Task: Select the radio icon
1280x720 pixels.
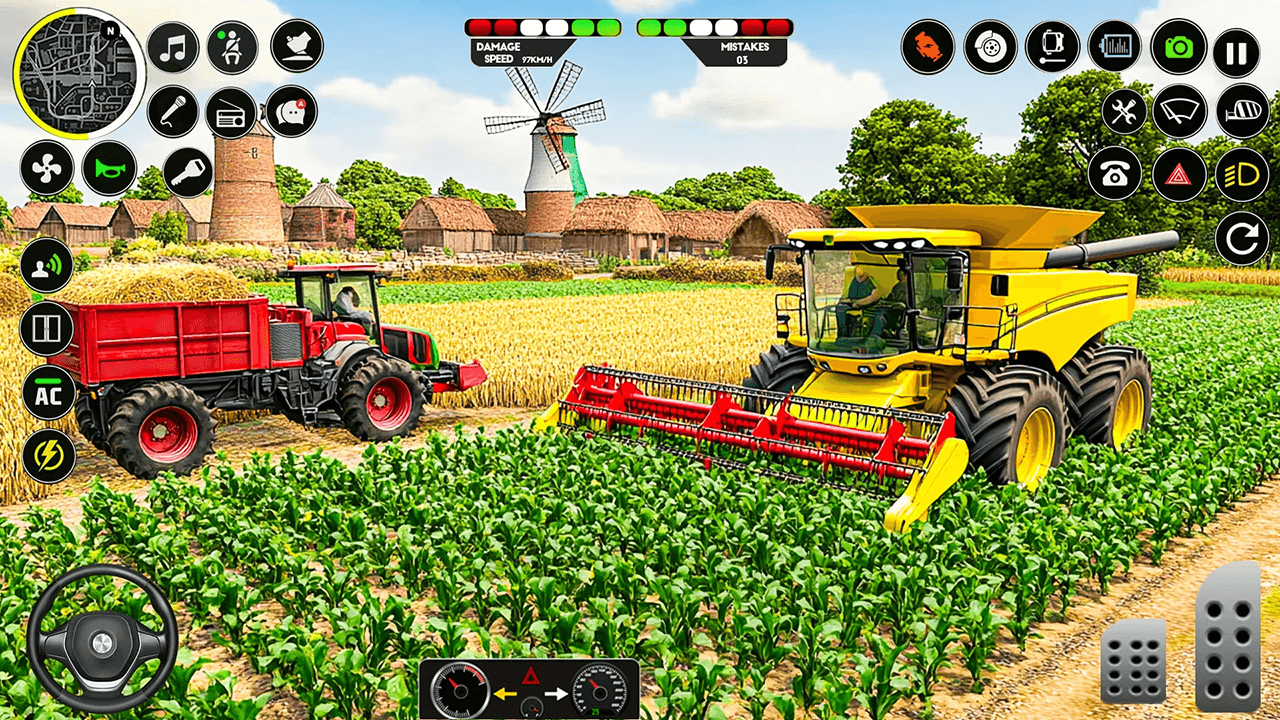Action: pyautogui.click(x=228, y=115)
